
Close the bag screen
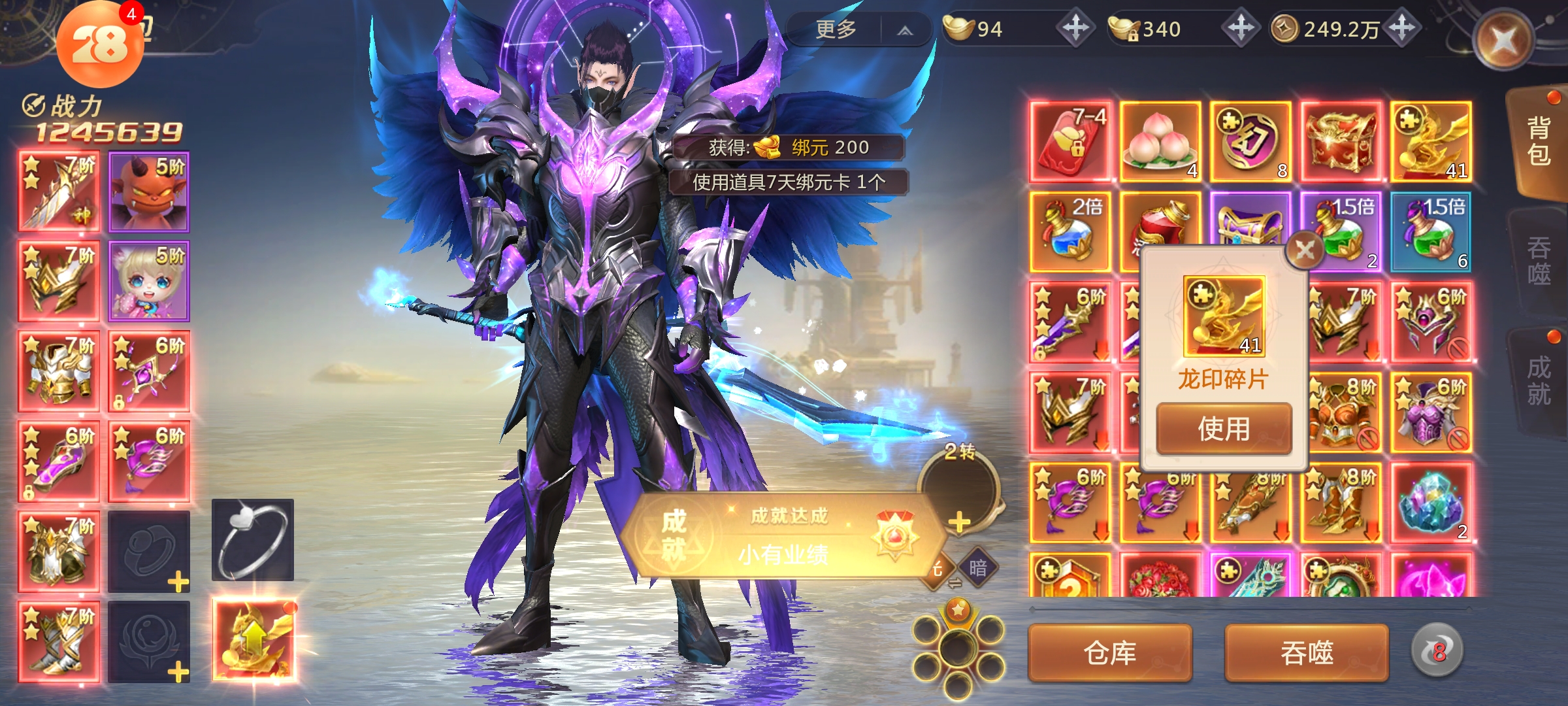tap(1503, 41)
